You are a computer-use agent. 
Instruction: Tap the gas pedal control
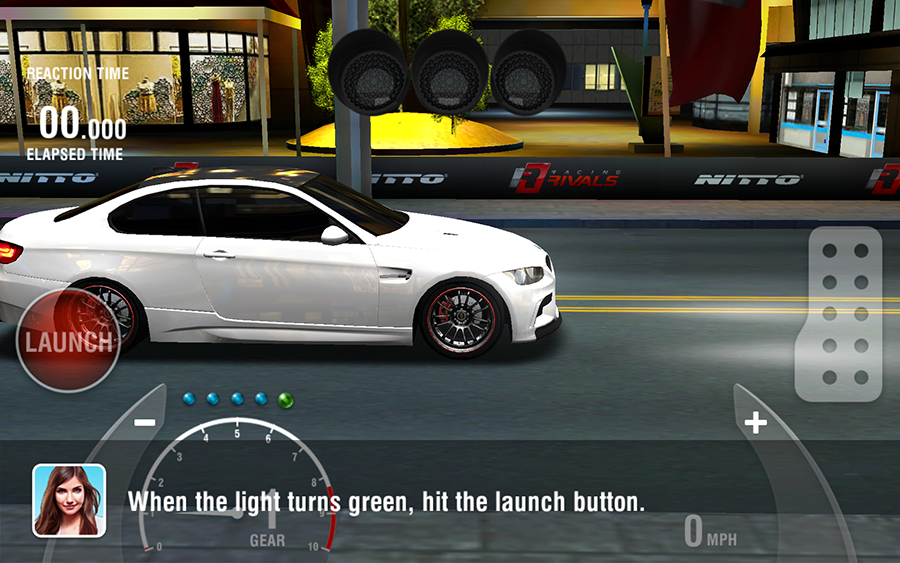[838, 314]
